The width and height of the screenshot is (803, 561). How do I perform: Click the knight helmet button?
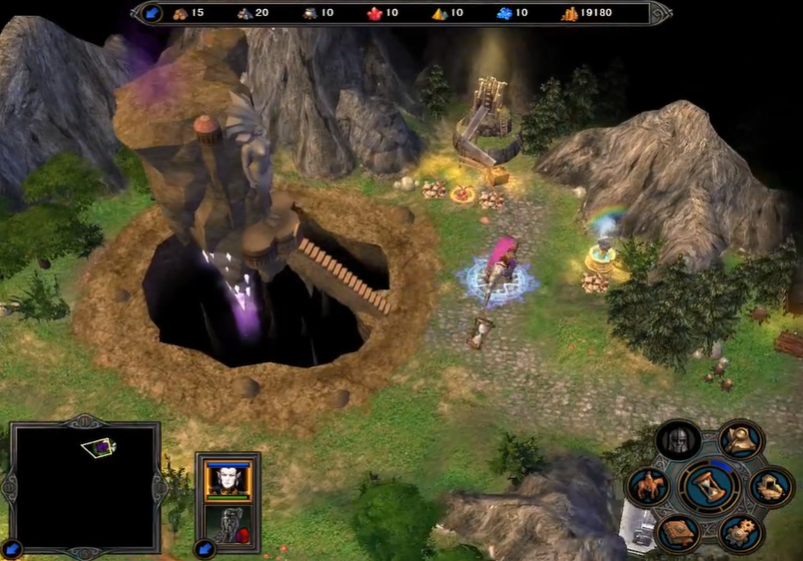click(677, 441)
